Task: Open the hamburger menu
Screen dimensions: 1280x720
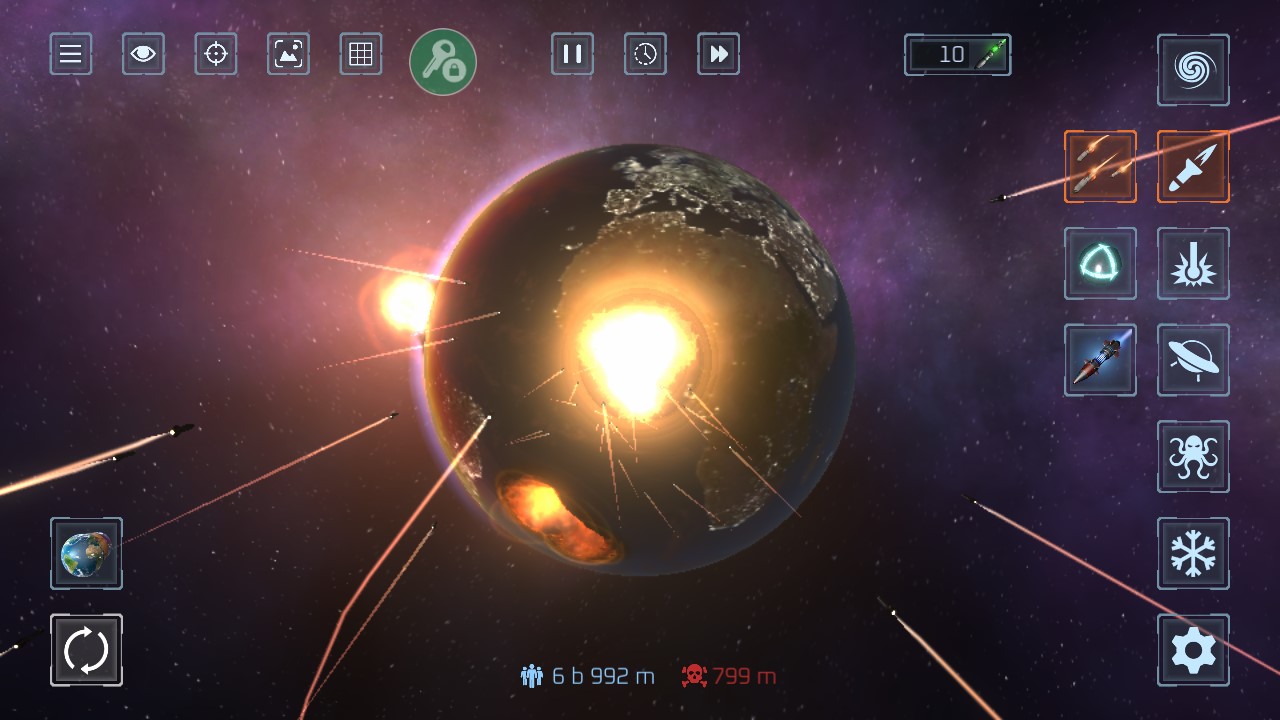Action: pyautogui.click(x=71, y=54)
